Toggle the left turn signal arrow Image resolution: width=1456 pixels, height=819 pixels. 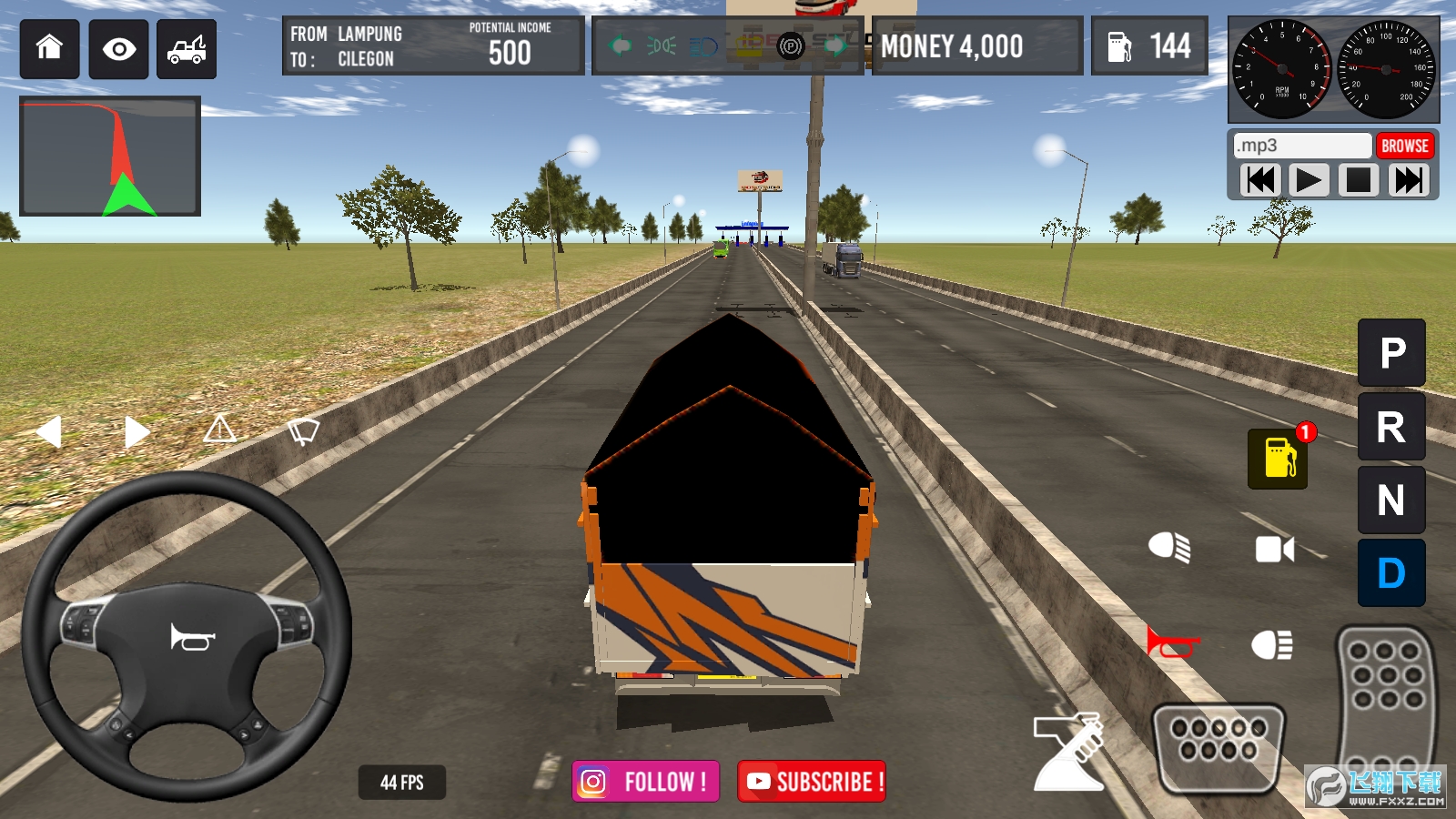(47, 431)
